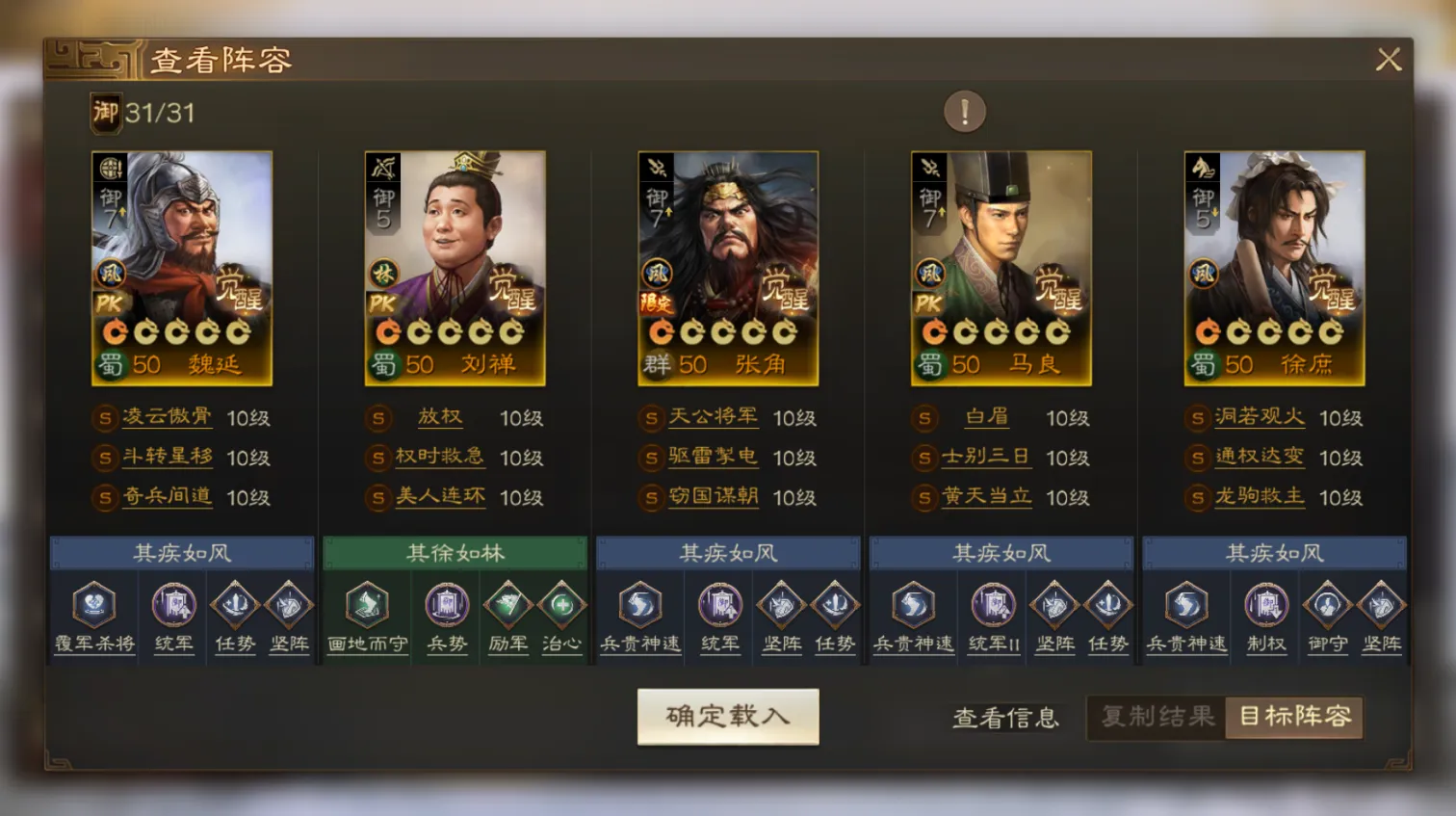Click 张角's 兵贵神速 tactic icon

640,615
